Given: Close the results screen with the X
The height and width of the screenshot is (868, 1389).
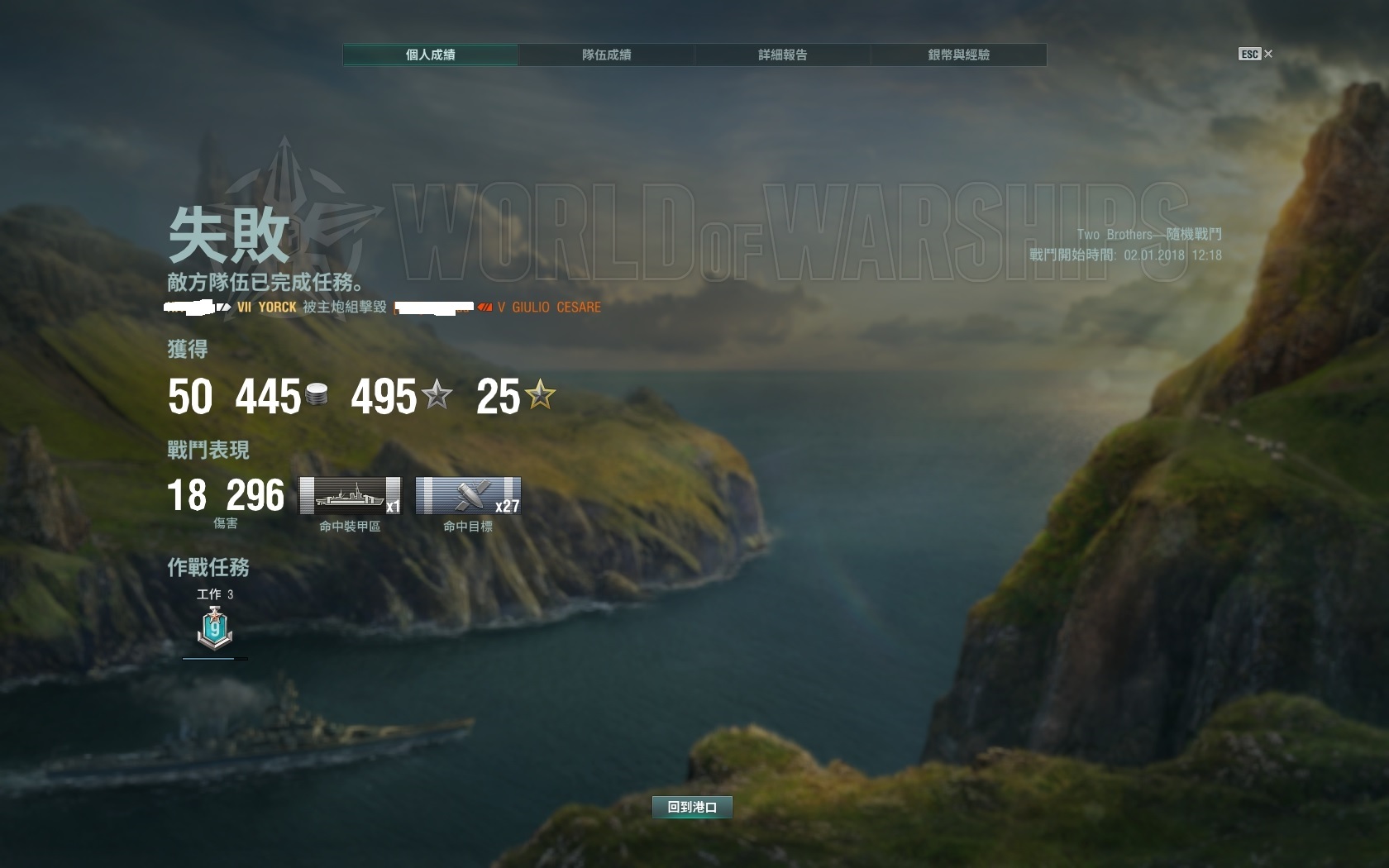Looking at the screenshot, I should pos(1268,54).
